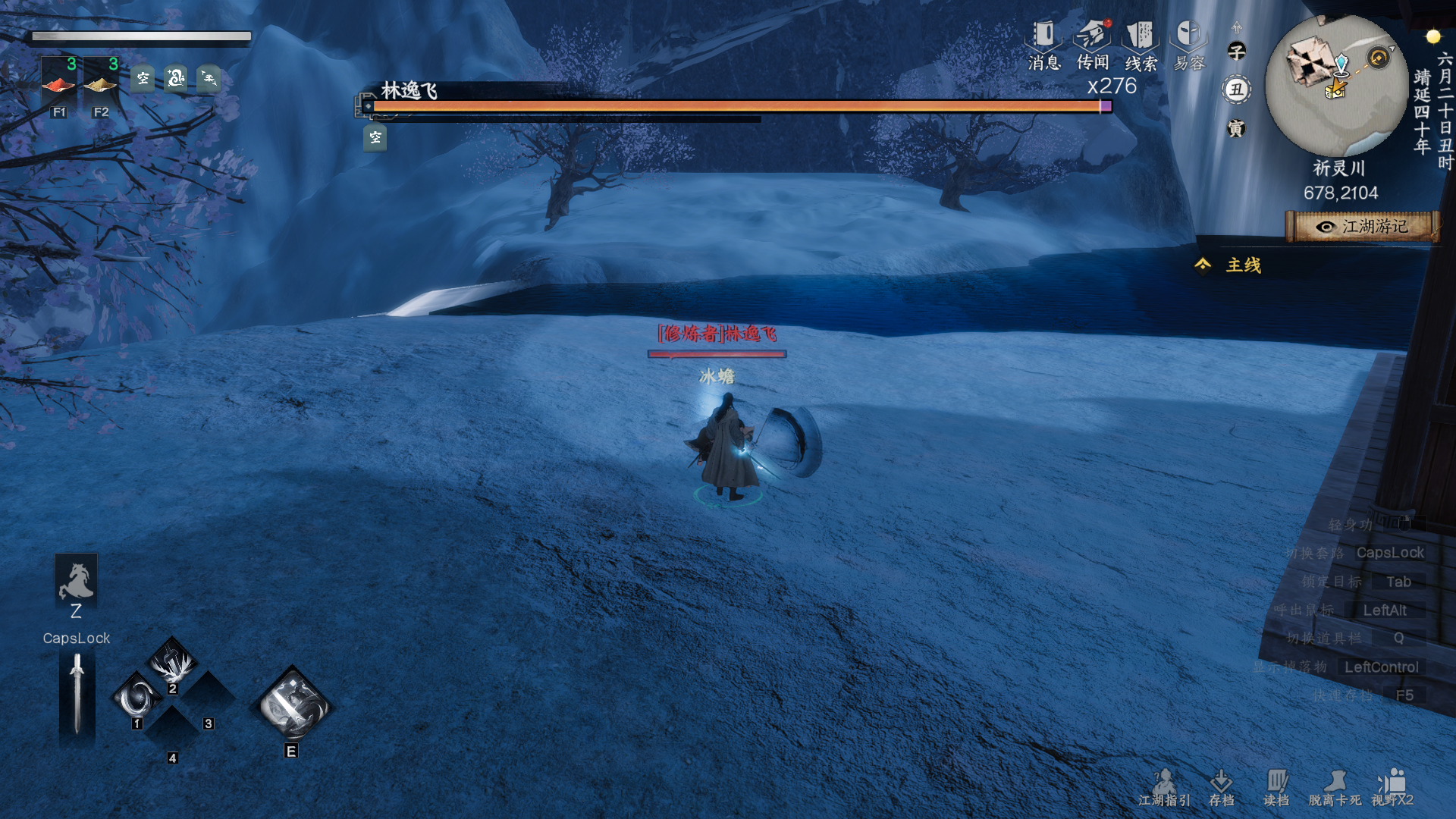Click the 脱离卡死 unstuck button
This screenshot has width=1456, height=819.
pos(1335,787)
